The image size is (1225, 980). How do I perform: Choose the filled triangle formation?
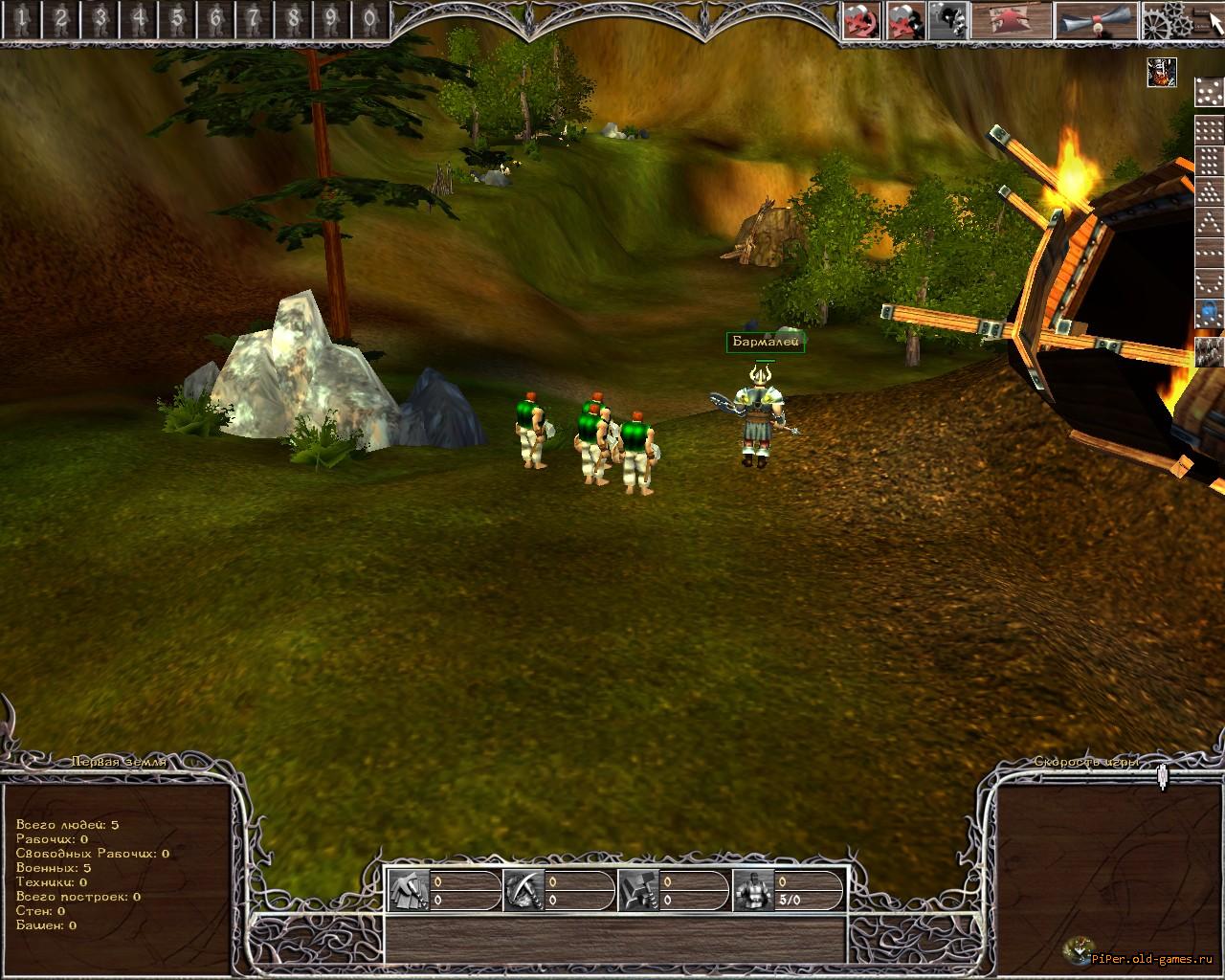pyautogui.click(x=1210, y=192)
